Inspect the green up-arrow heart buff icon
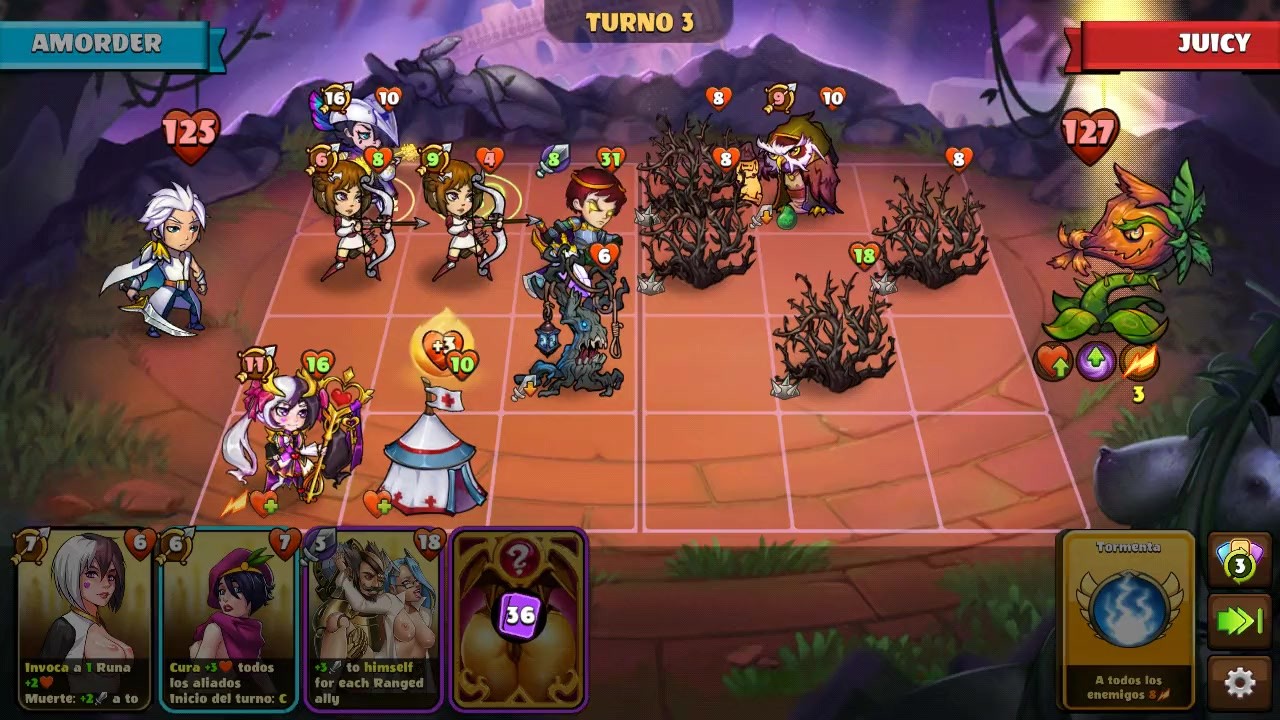The width and height of the screenshot is (1280, 720). 1053,361
